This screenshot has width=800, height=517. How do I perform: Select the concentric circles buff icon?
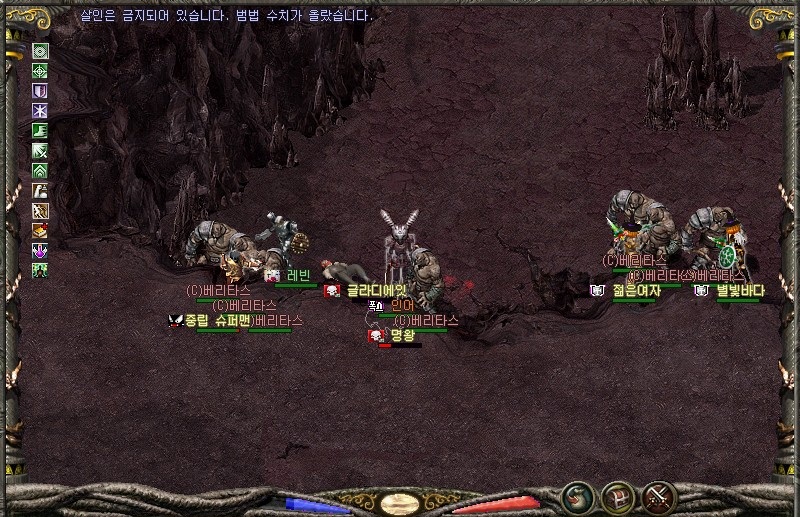(x=40, y=51)
